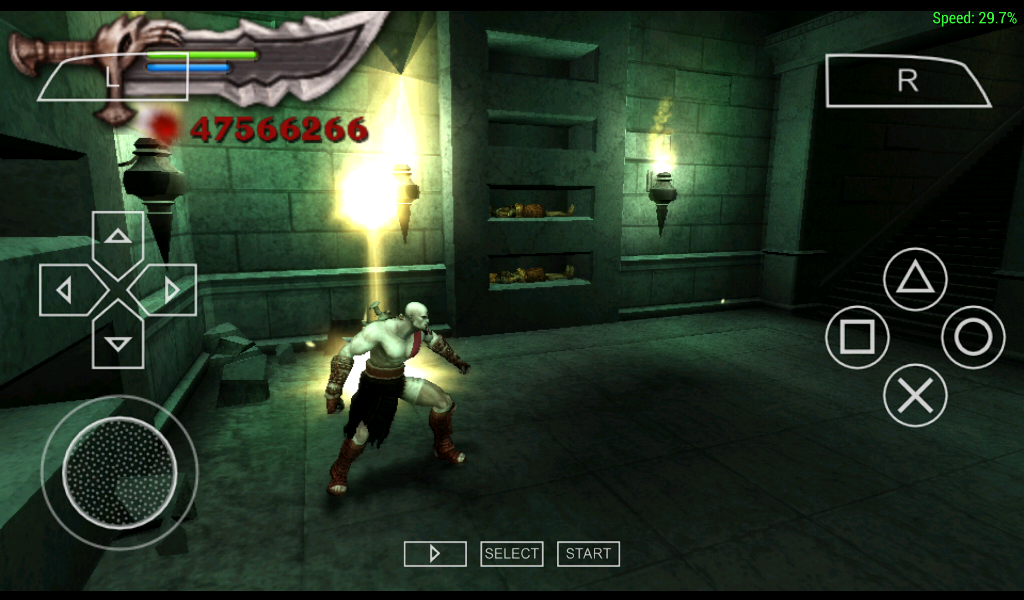Image resolution: width=1024 pixels, height=600 pixels.
Task: Tap the L shoulder button
Action: (112, 78)
